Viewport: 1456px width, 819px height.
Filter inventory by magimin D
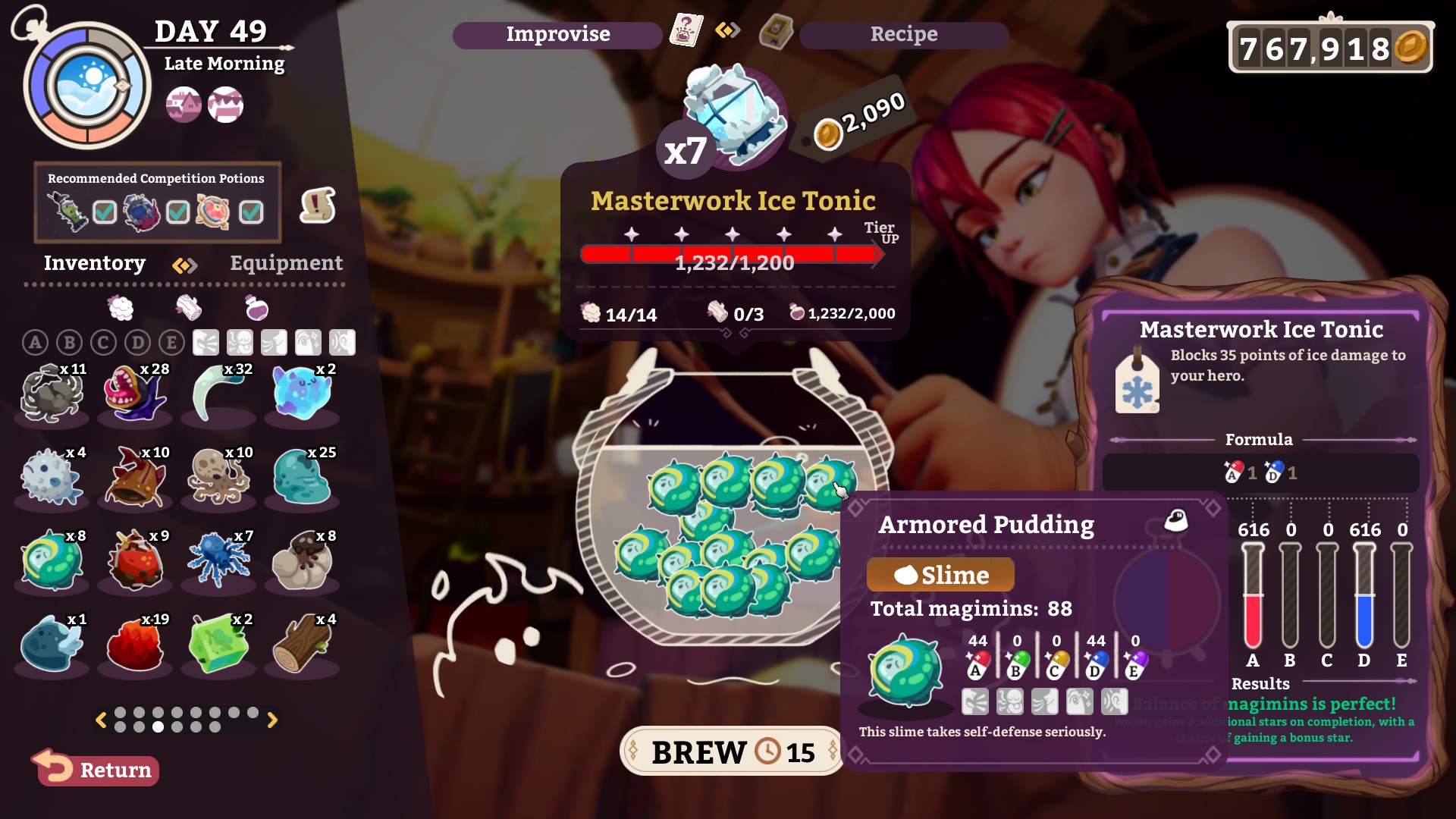pyautogui.click(x=137, y=343)
